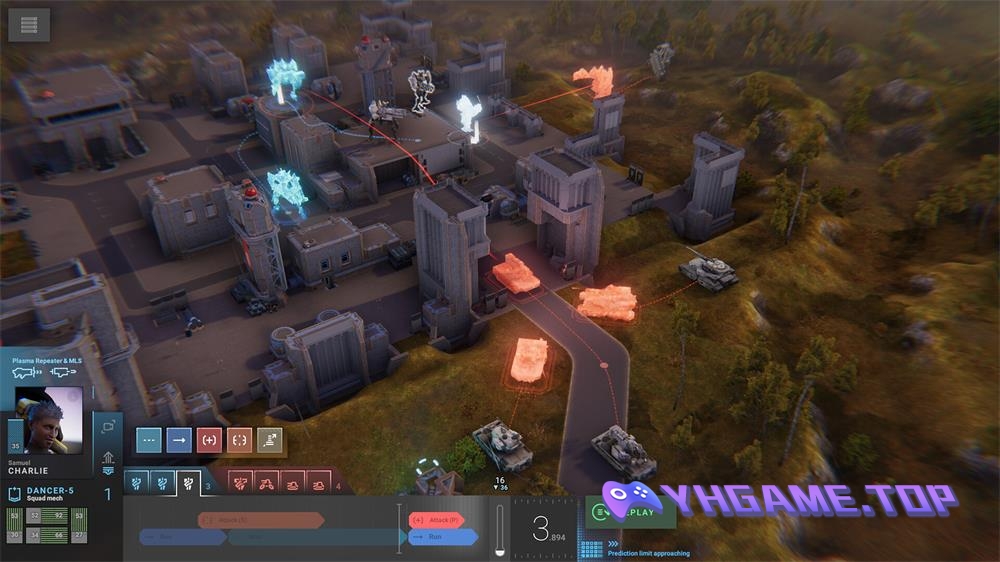Select the red enemy mech tab
Screen dimensions: 1000x562
[x=241, y=483]
